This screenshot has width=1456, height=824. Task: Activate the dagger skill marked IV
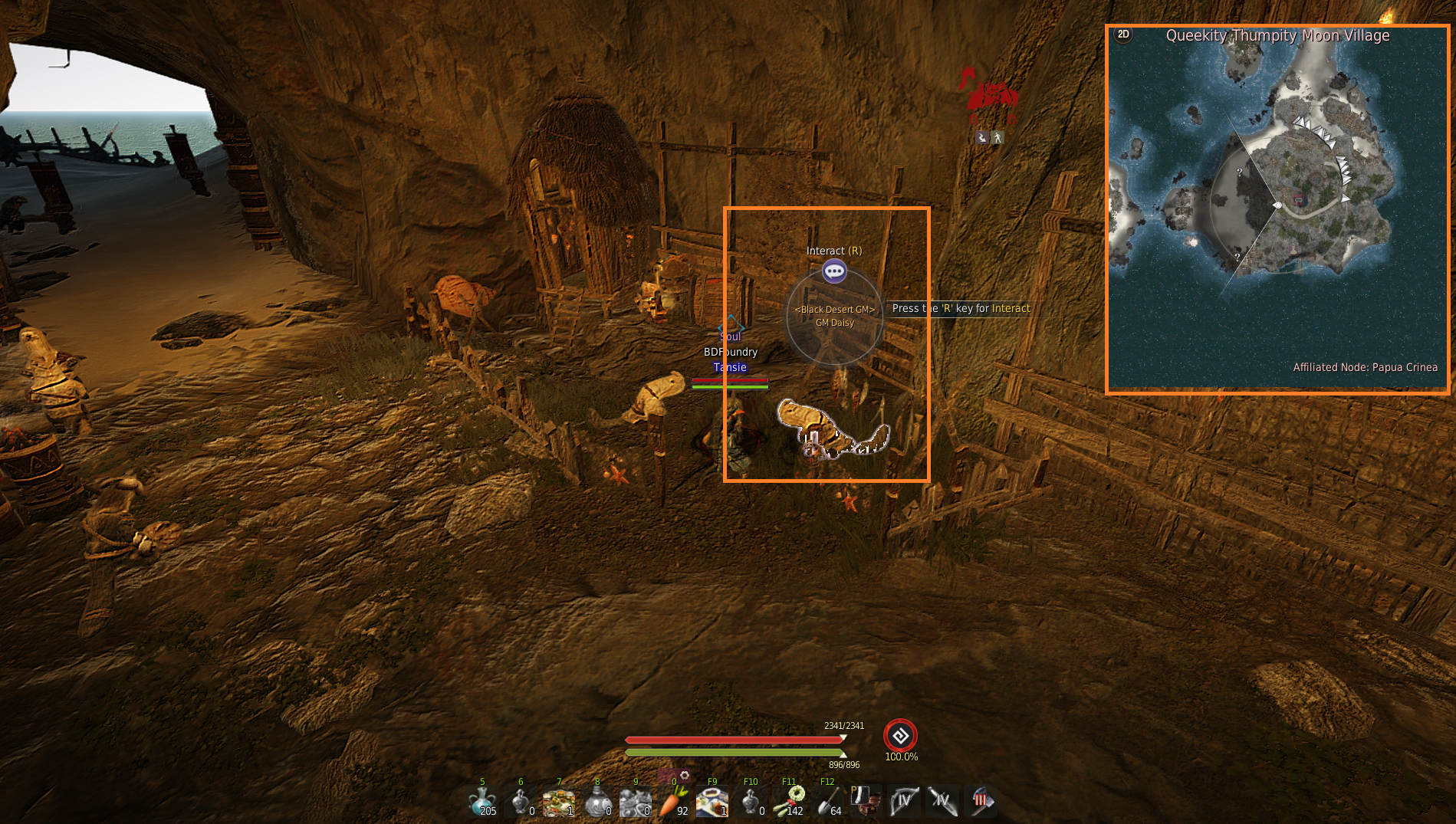point(942,802)
